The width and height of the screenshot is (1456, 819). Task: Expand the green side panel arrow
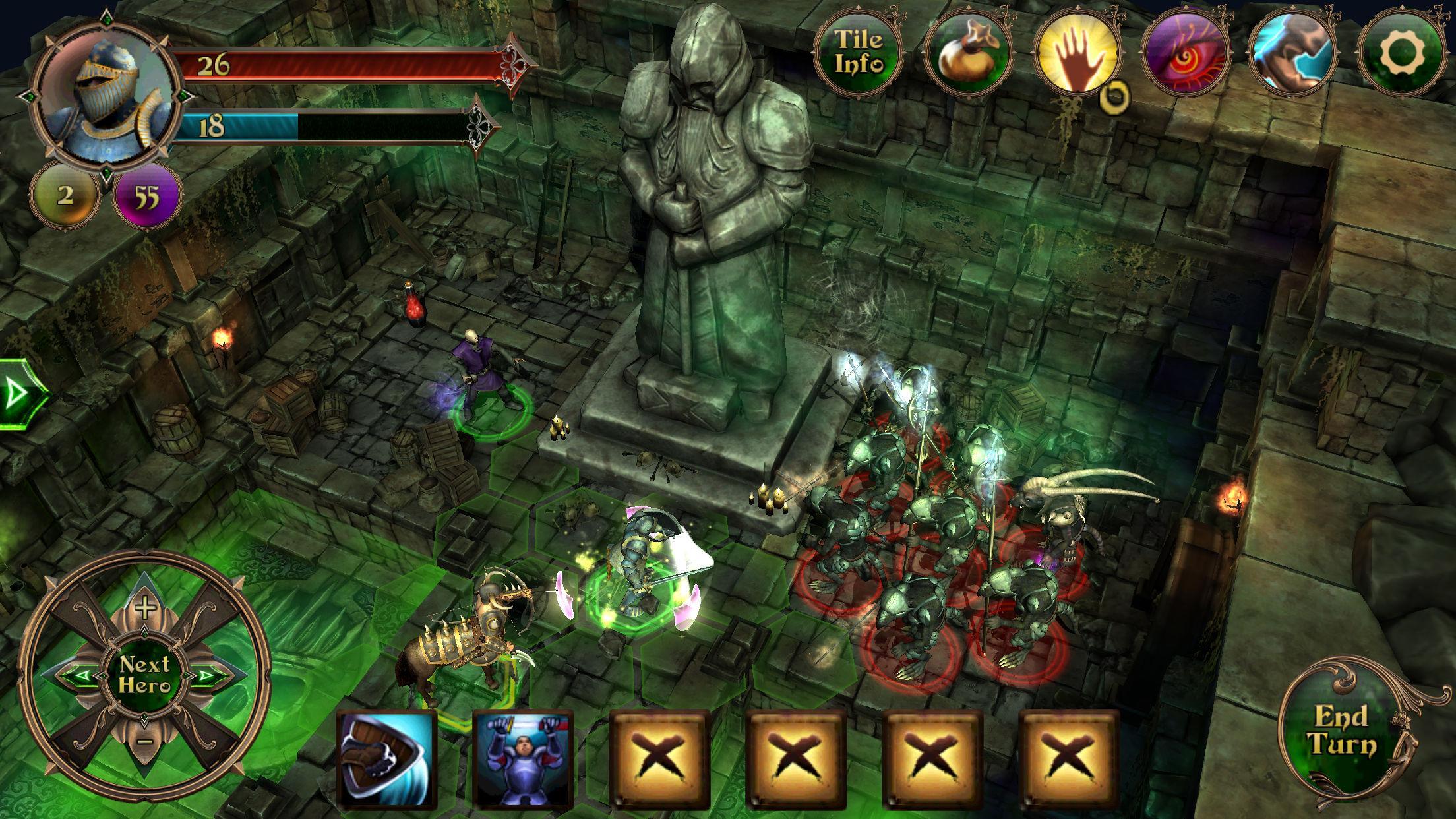(18, 394)
